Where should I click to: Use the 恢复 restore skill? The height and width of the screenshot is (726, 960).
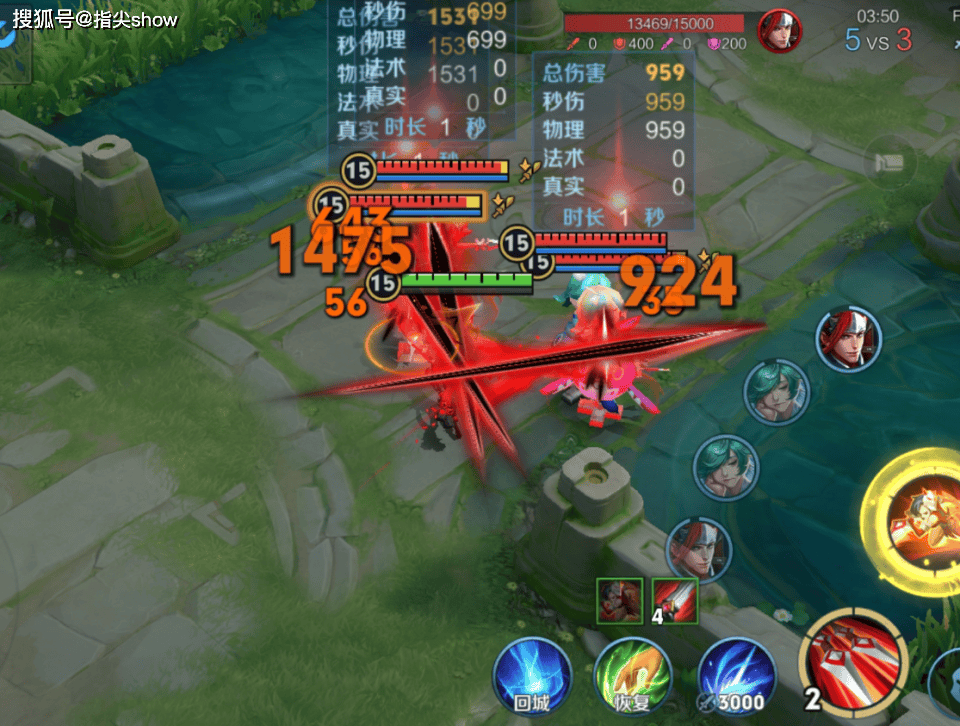coord(632,673)
